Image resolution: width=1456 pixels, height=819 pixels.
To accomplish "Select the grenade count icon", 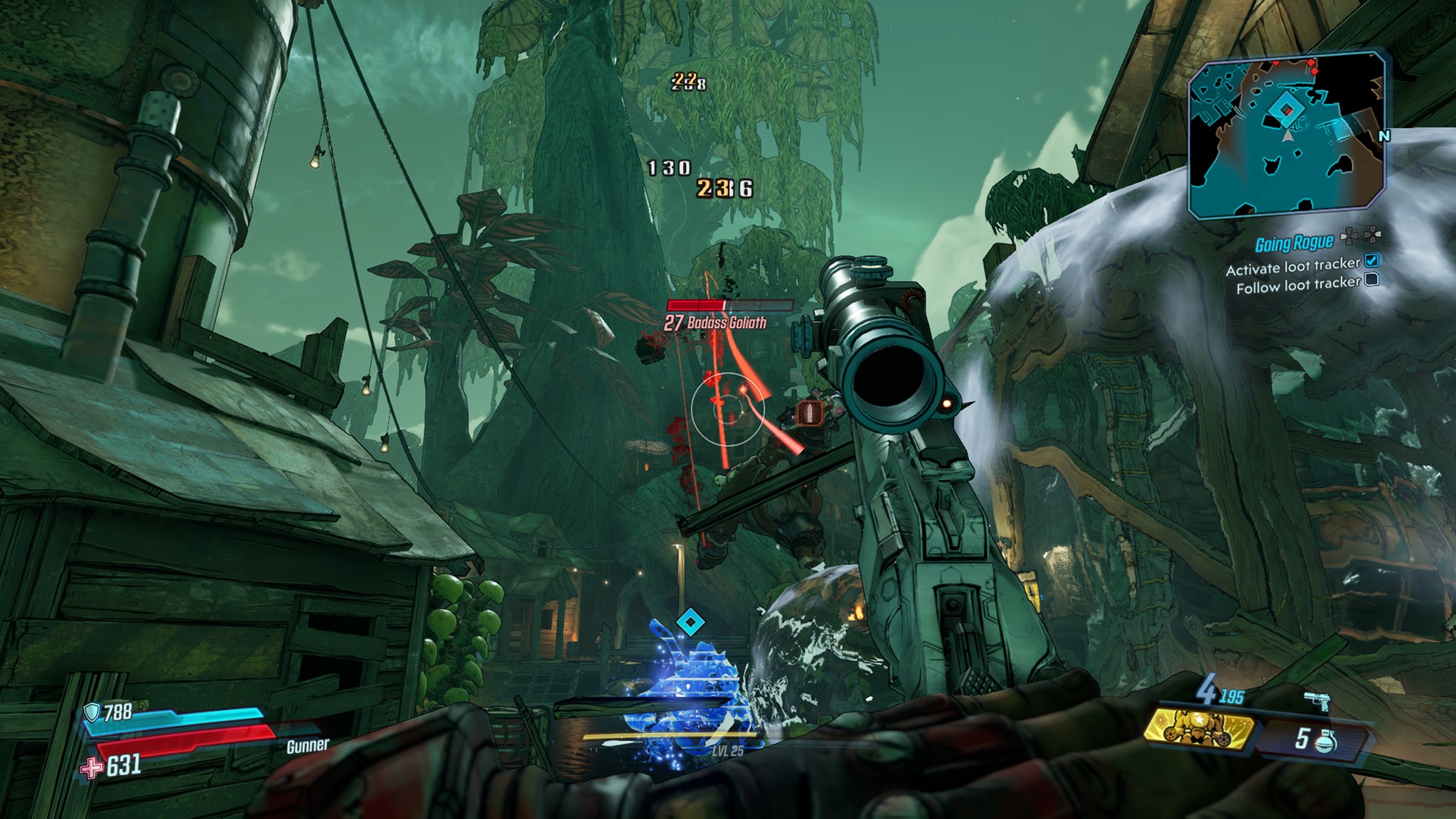I will coord(1324,740).
